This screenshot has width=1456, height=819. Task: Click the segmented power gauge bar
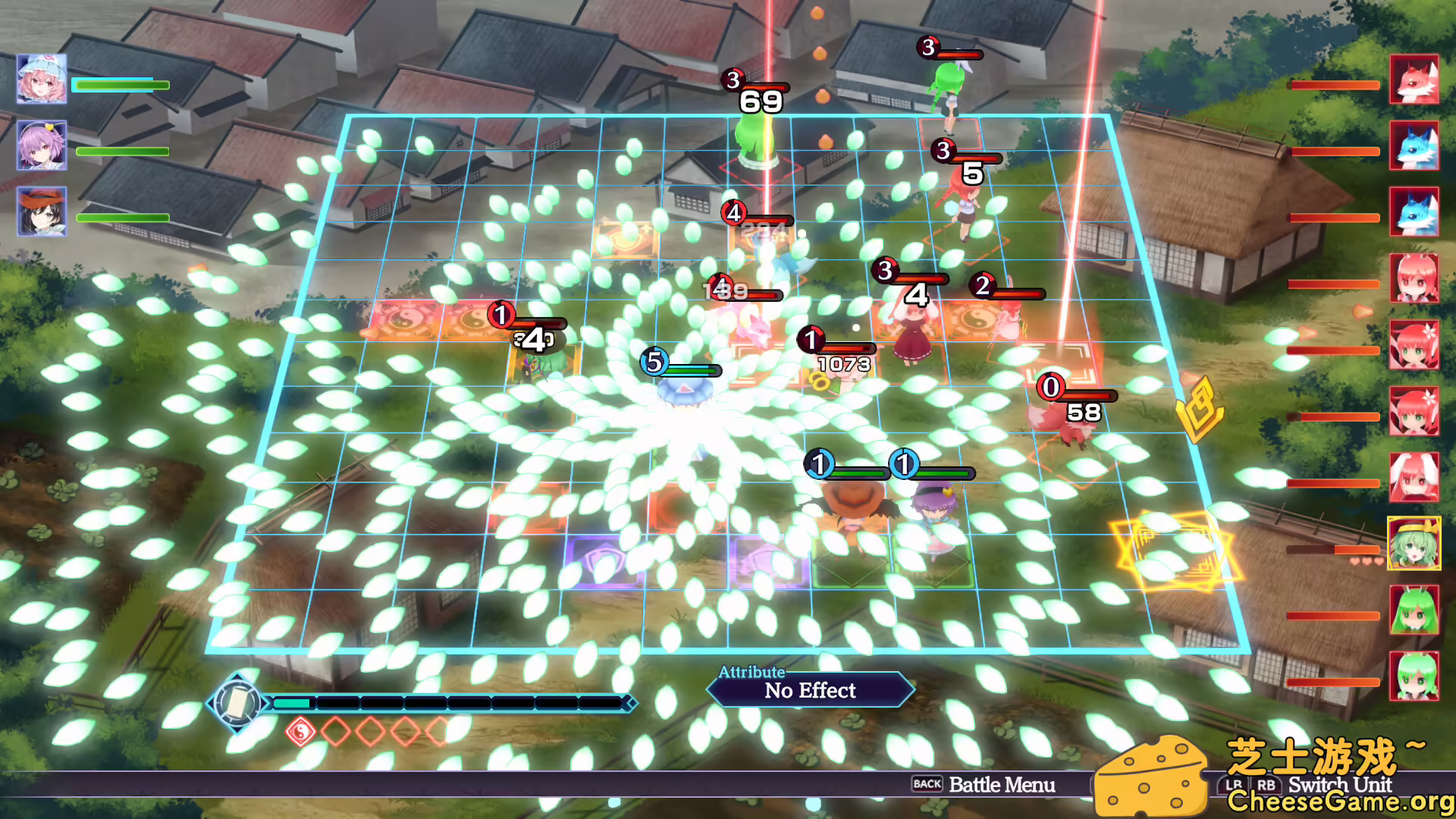tap(455, 701)
